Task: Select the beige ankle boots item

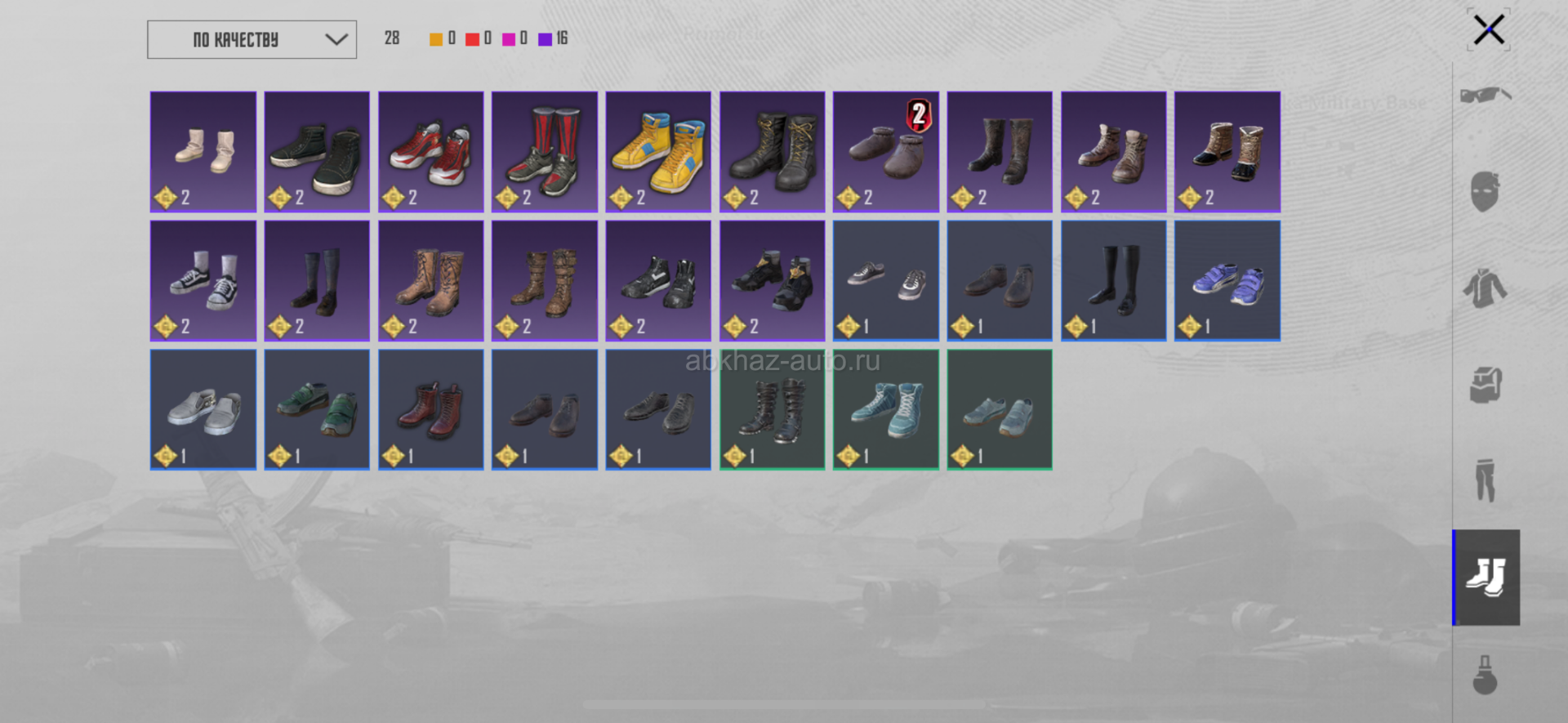Action: (203, 152)
